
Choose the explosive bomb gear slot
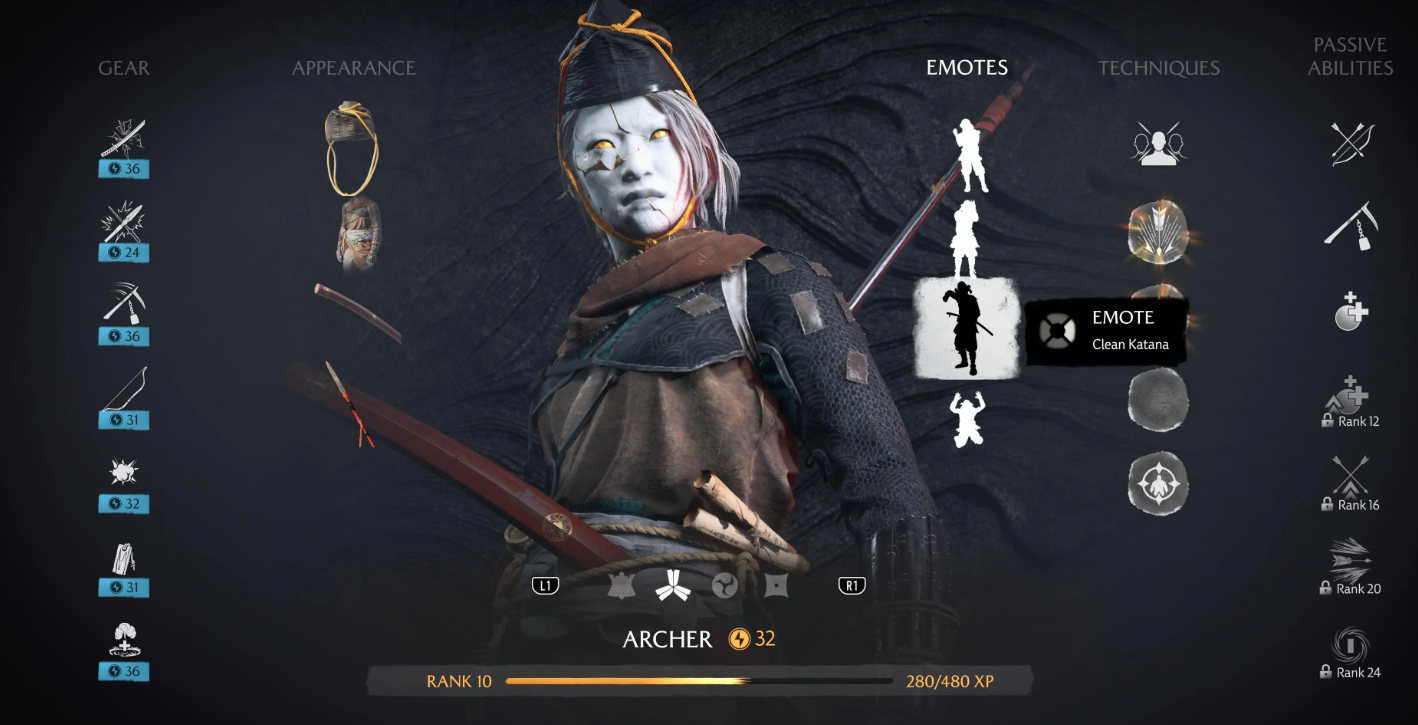click(124, 473)
